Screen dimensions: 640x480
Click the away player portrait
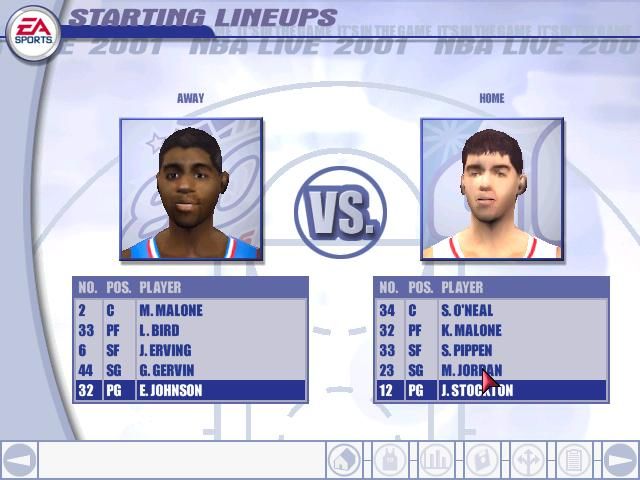click(x=191, y=189)
